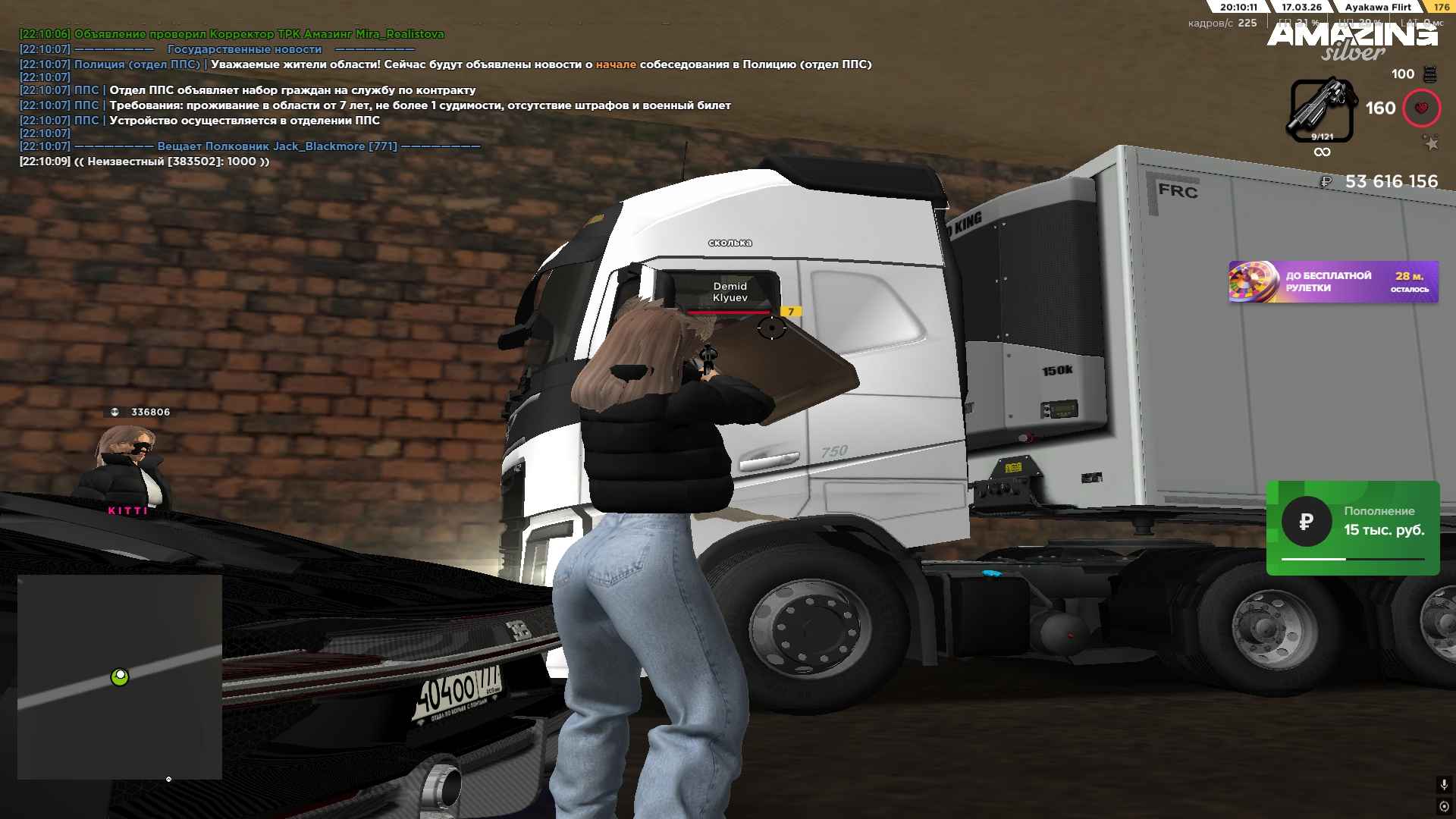1456x819 pixels.
Task: Toggle the microphone icon
Action: (1444, 785)
